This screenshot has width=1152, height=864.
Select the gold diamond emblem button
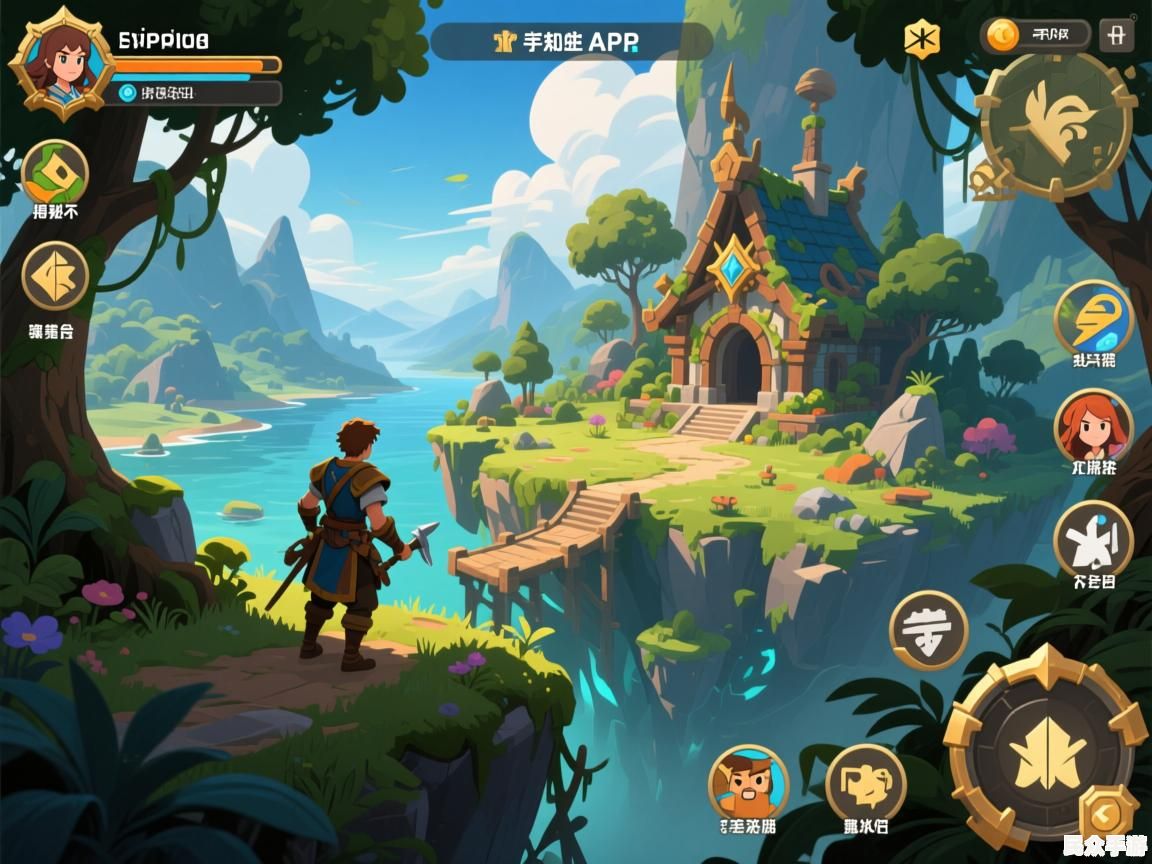(x=55, y=275)
